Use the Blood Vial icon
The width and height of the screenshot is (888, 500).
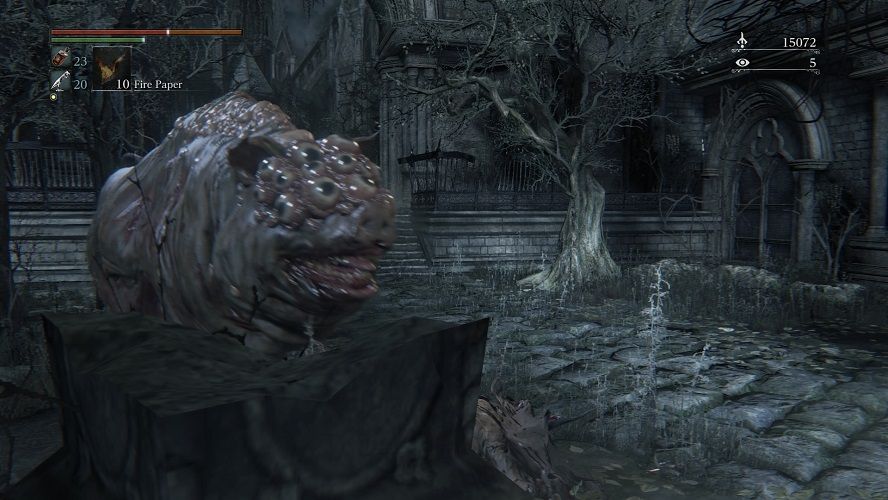pos(59,59)
